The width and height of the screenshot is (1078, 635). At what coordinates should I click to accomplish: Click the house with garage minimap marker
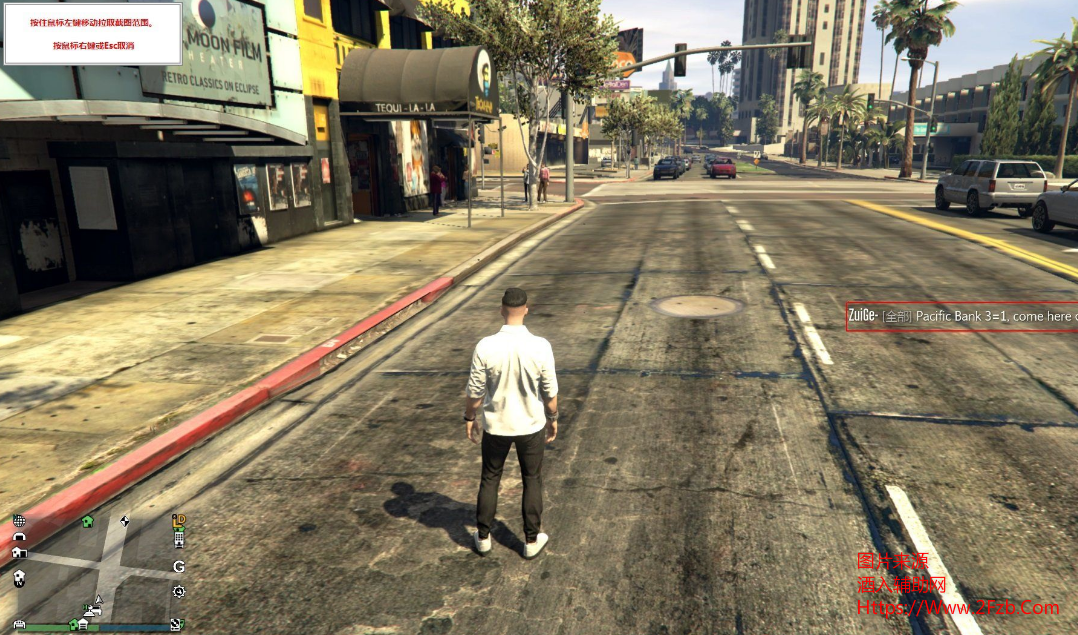(19, 552)
